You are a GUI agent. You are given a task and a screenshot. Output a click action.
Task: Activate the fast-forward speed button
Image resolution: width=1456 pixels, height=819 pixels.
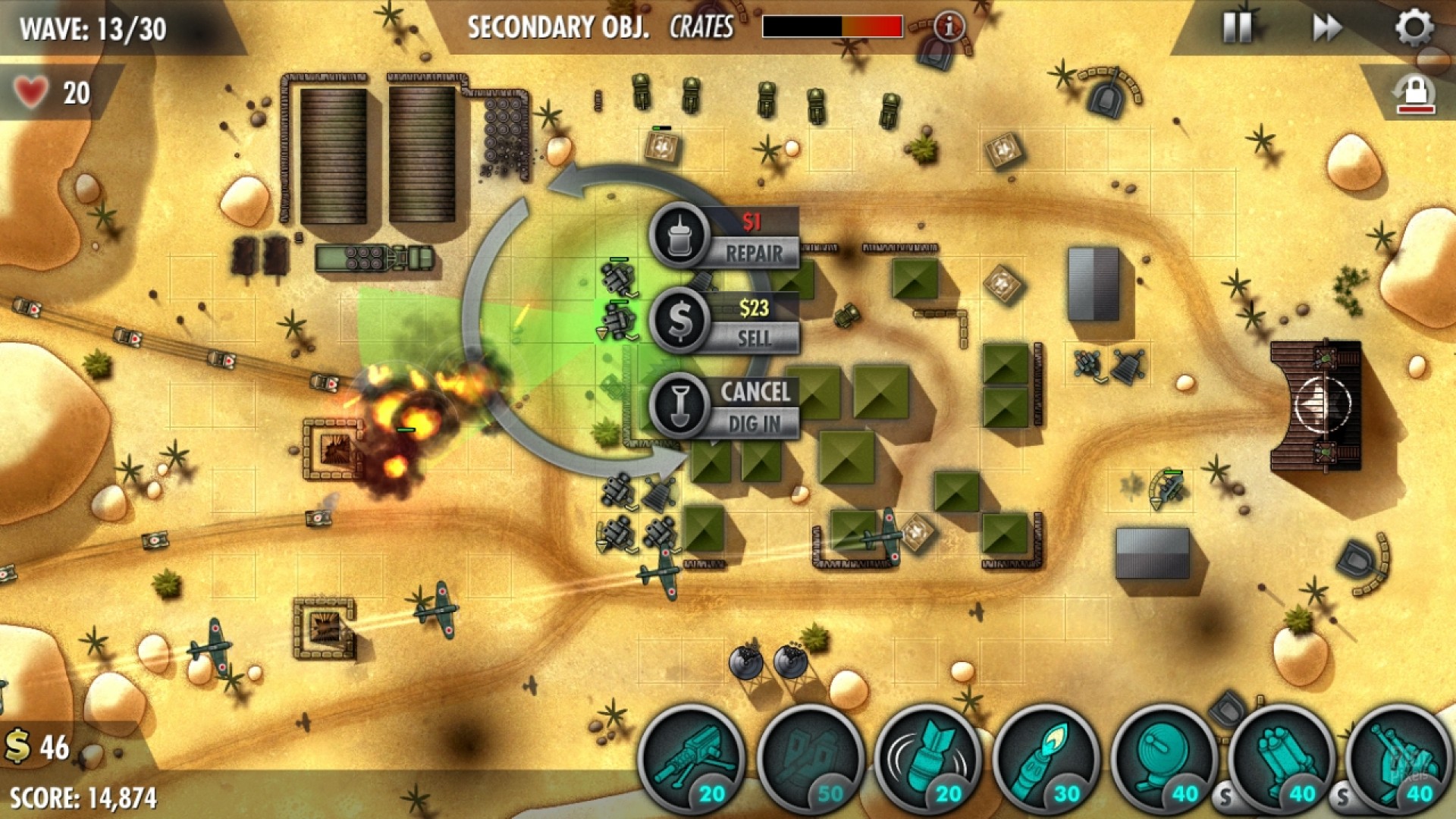coord(1326,28)
